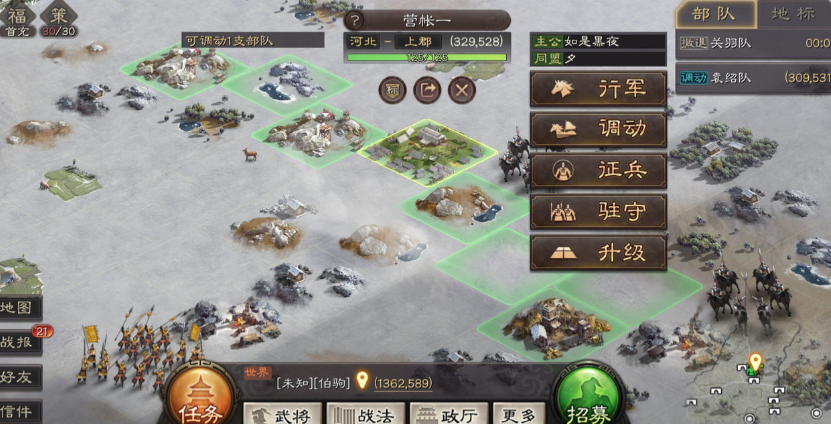Screen dimensions: 831x424
Task: Open the 政厅 (Government Hall) menu
Action: click(447, 414)
